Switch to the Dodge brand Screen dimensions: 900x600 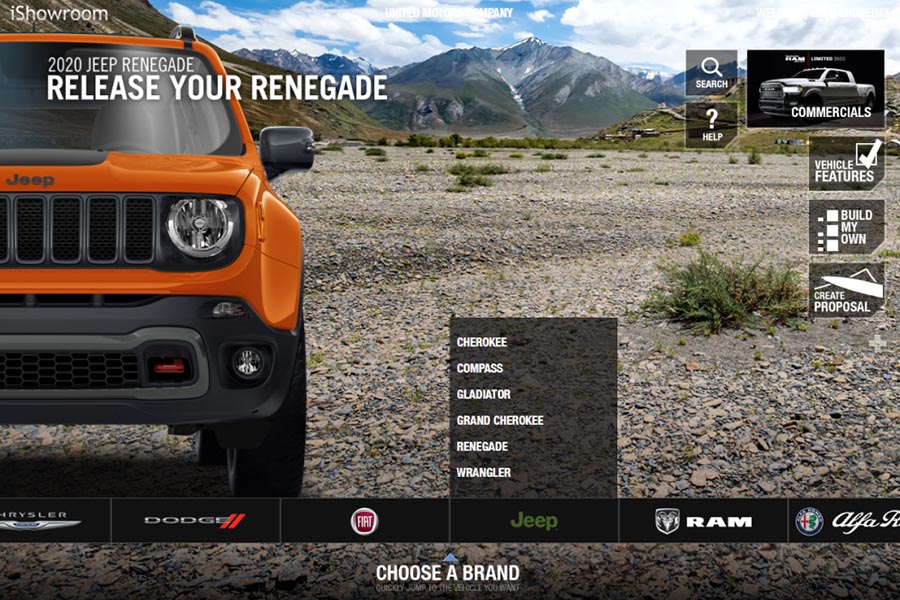point(195,520)
